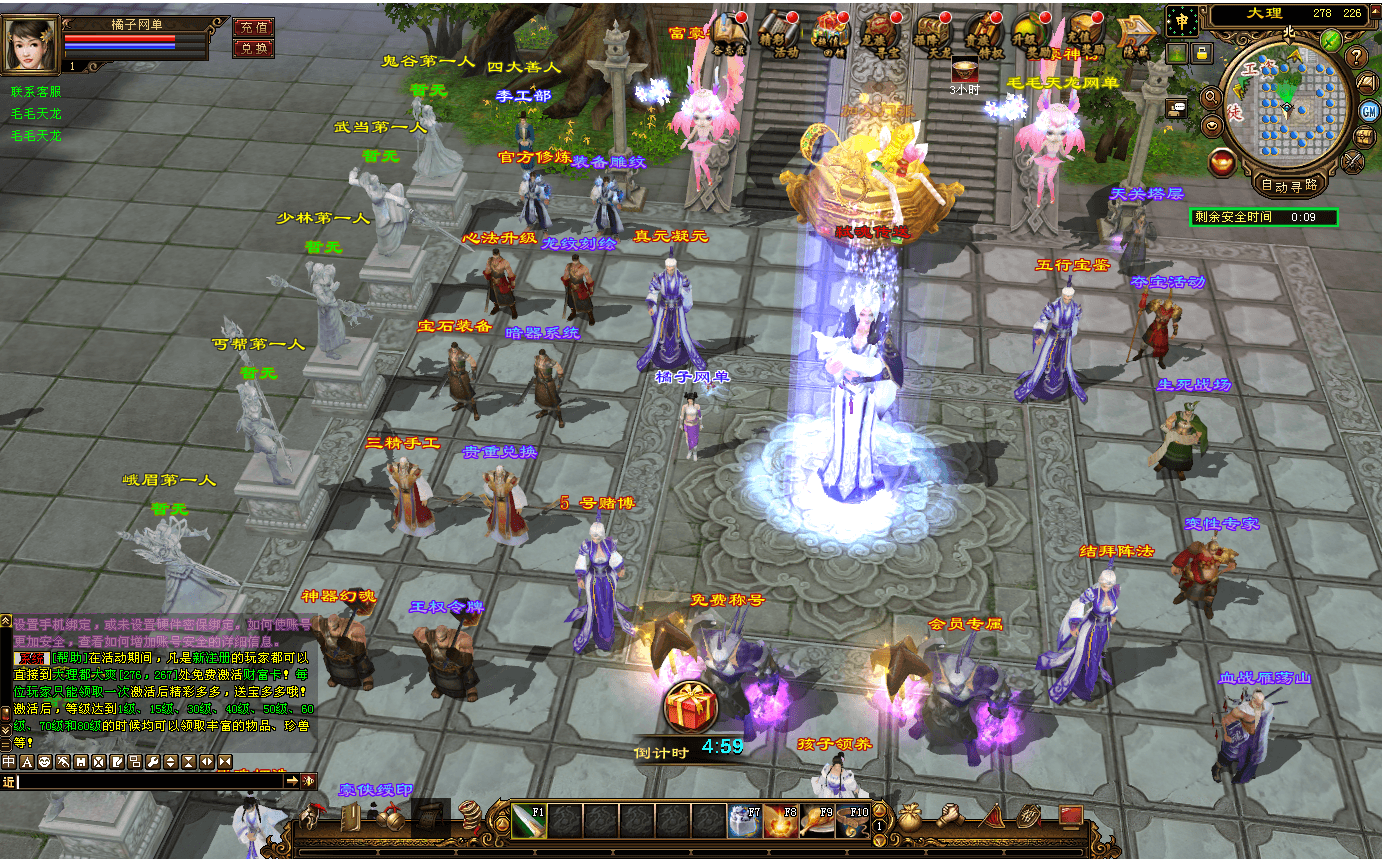Open the money bag inventory icon
The image size is (1382, 859).
click(x=909, y=817)
